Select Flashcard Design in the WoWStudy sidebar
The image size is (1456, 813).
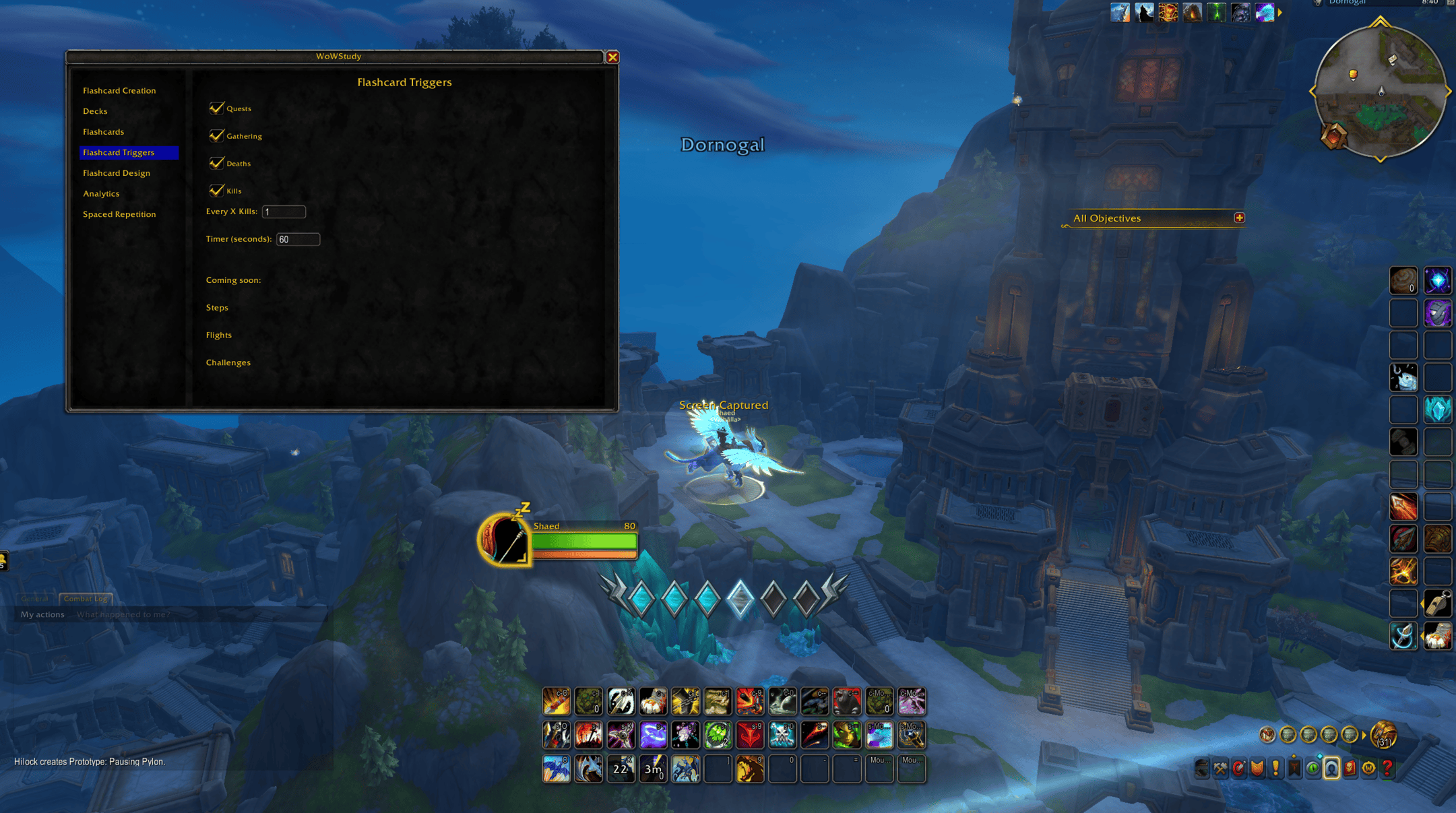point(116,172)
